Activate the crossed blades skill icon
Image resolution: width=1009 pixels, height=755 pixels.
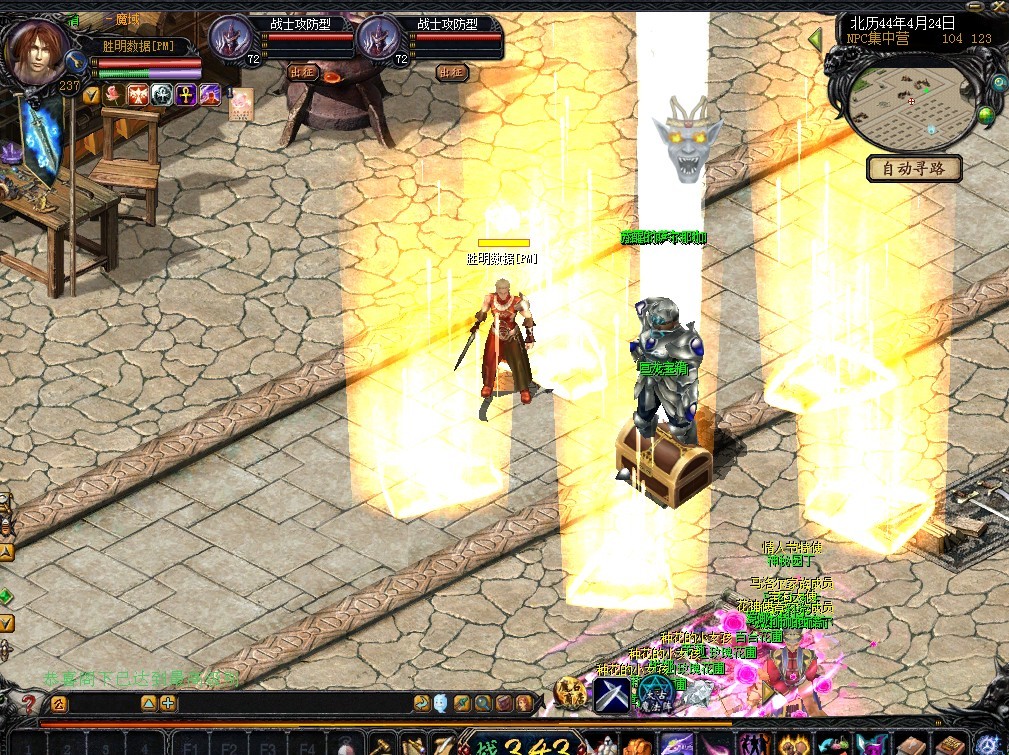(x=611, y=693)
